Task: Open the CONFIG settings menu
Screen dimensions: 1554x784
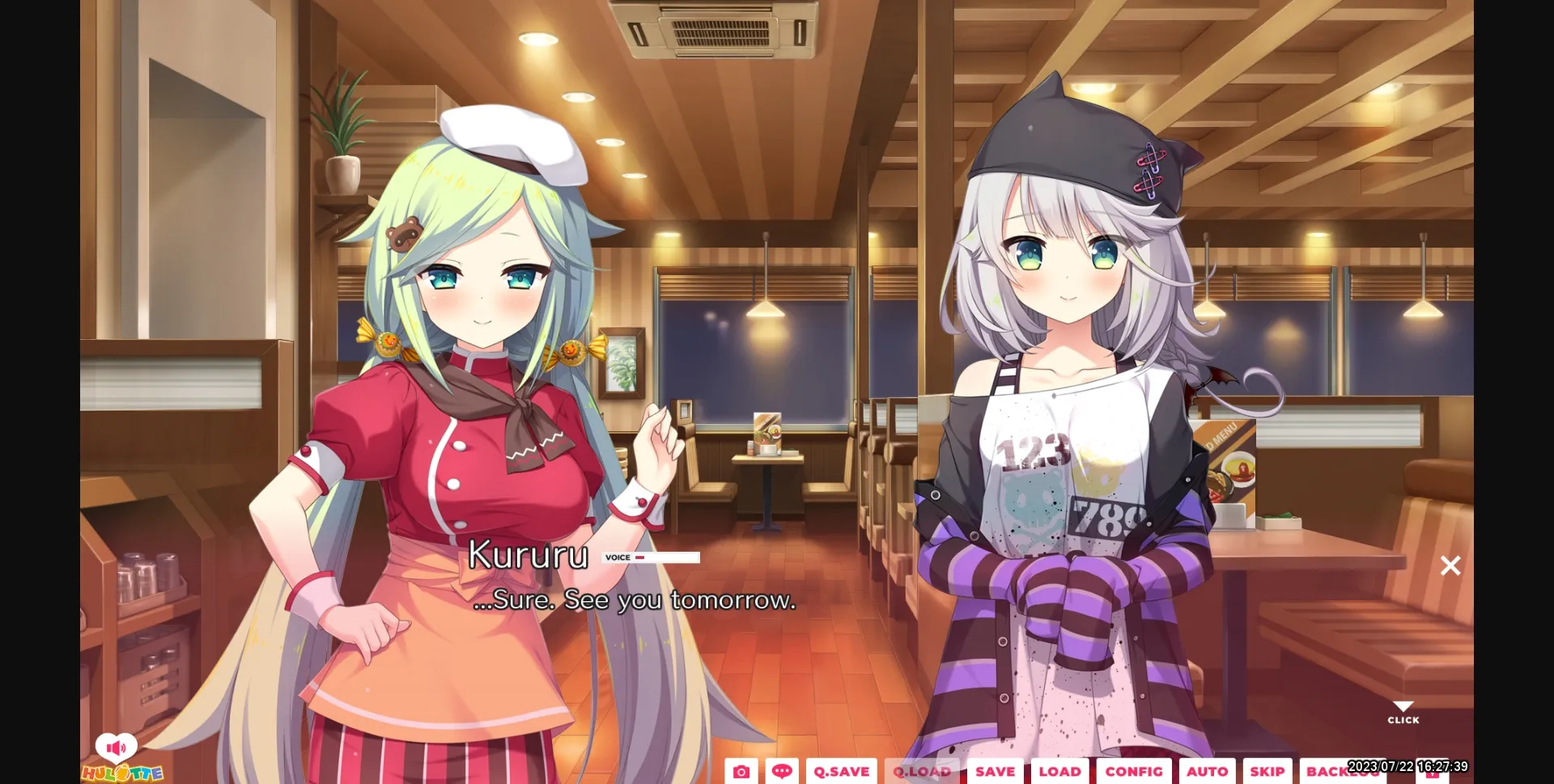Action: (1135, 771)
